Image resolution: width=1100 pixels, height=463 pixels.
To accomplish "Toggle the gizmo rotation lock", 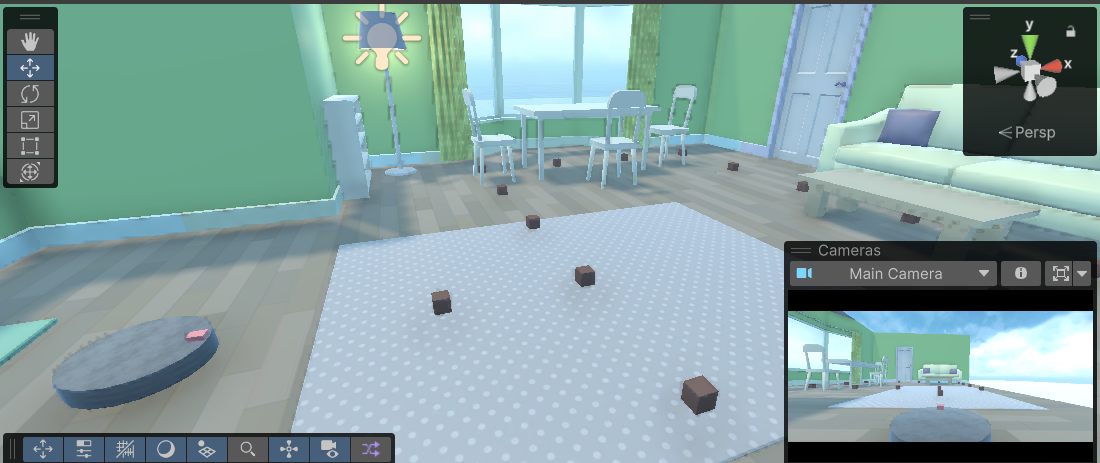I will tap(1071, 32).
